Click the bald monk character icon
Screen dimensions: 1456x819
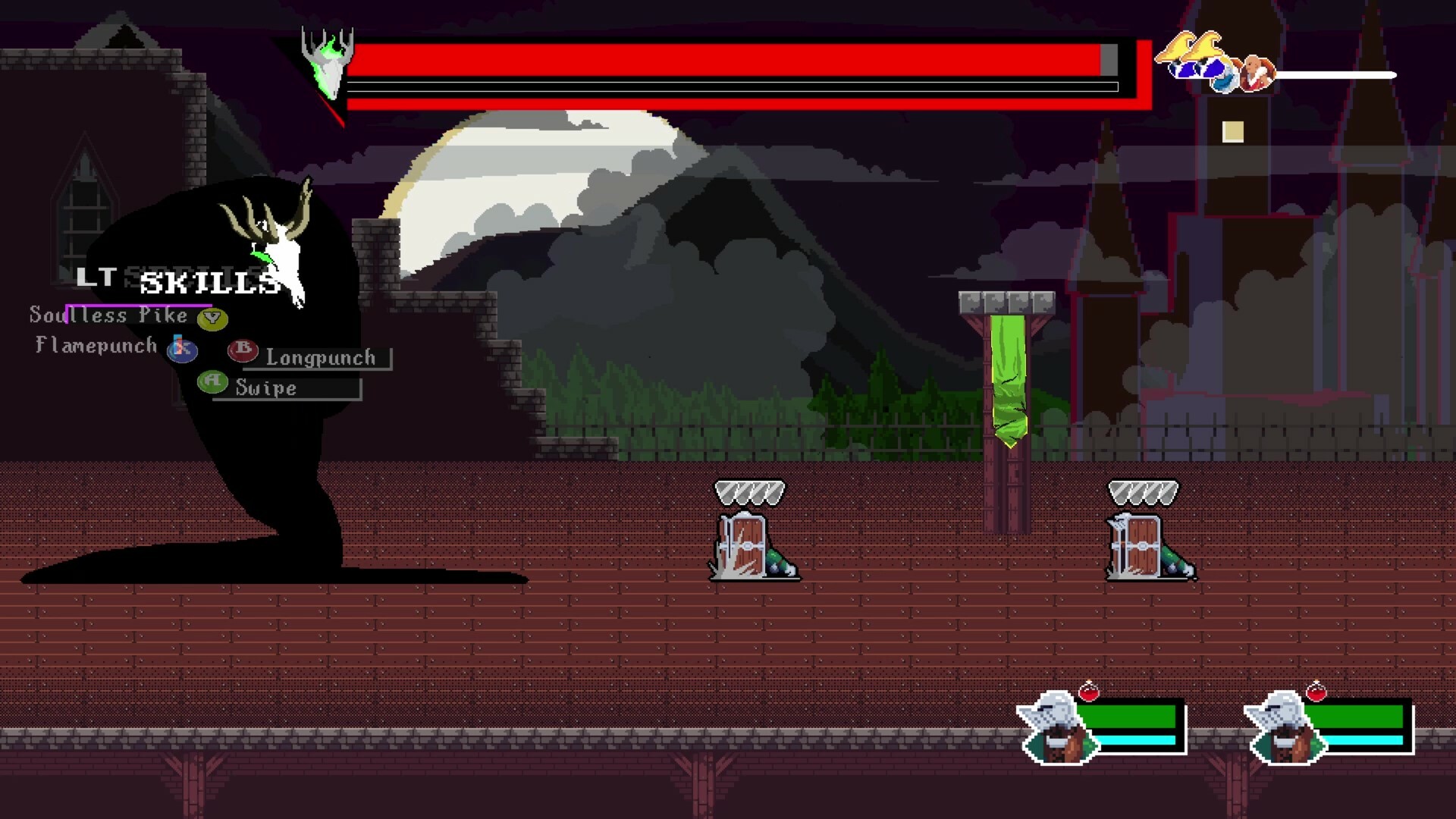pos(1255,72)
